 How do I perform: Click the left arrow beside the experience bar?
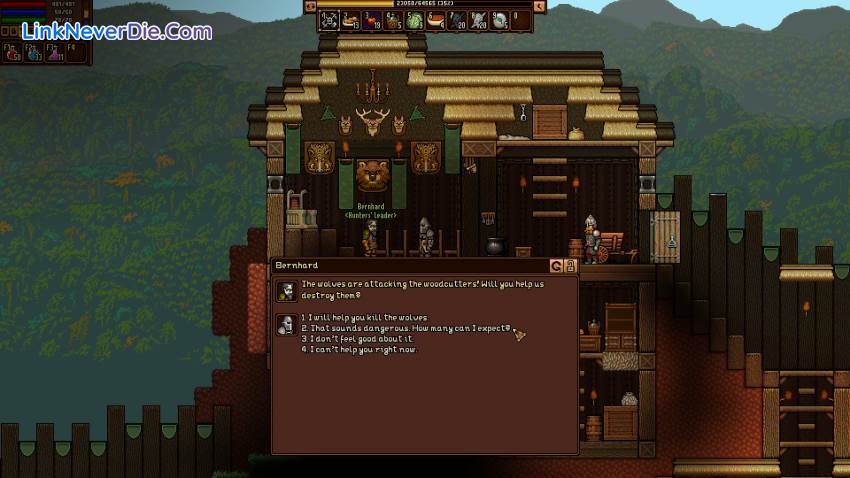coord(310,6)
